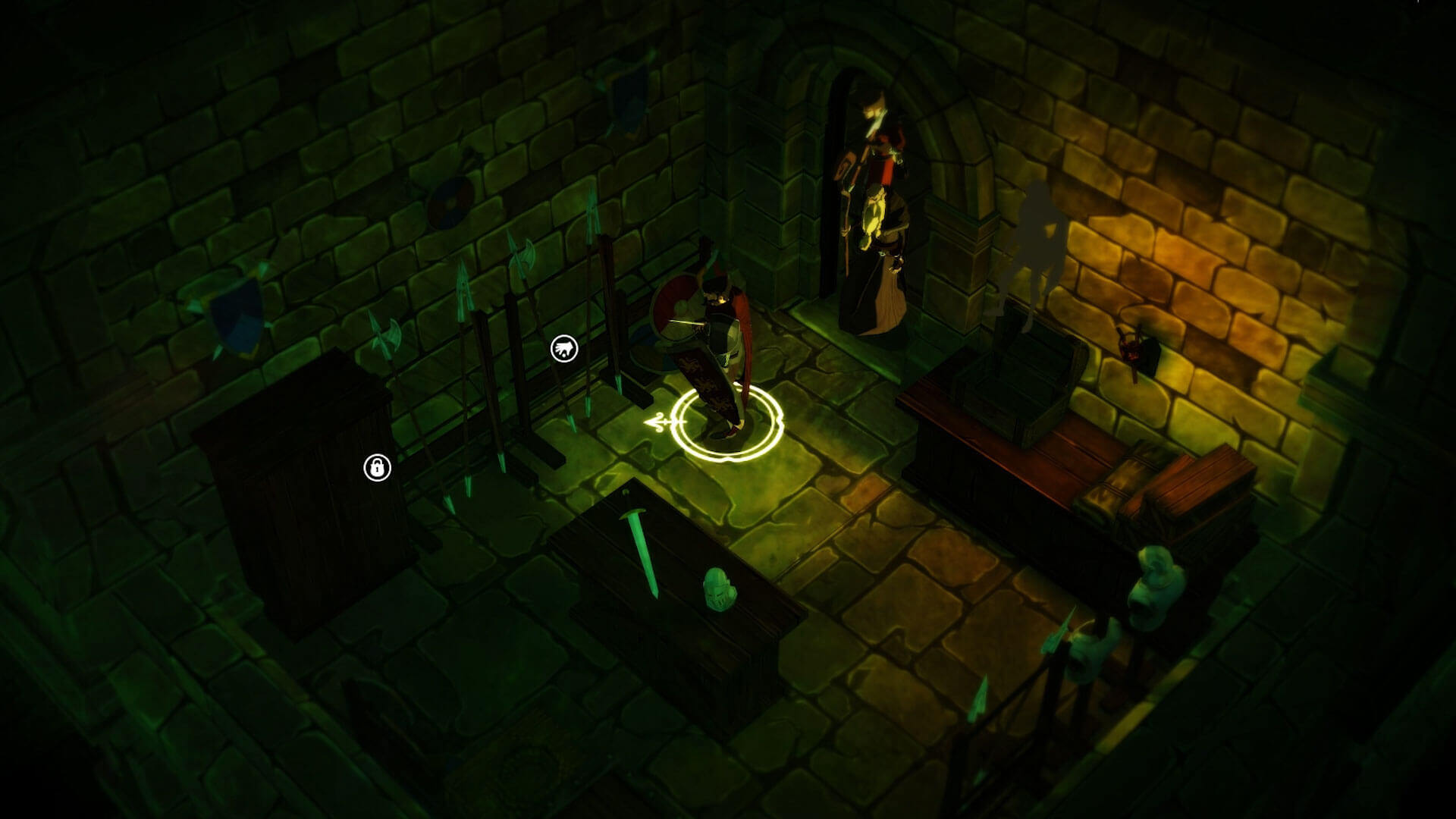This screenshot has width=1456, height=819.
Task: Click the padlock icon on the locked cabinet
Action: click(377, 468)
